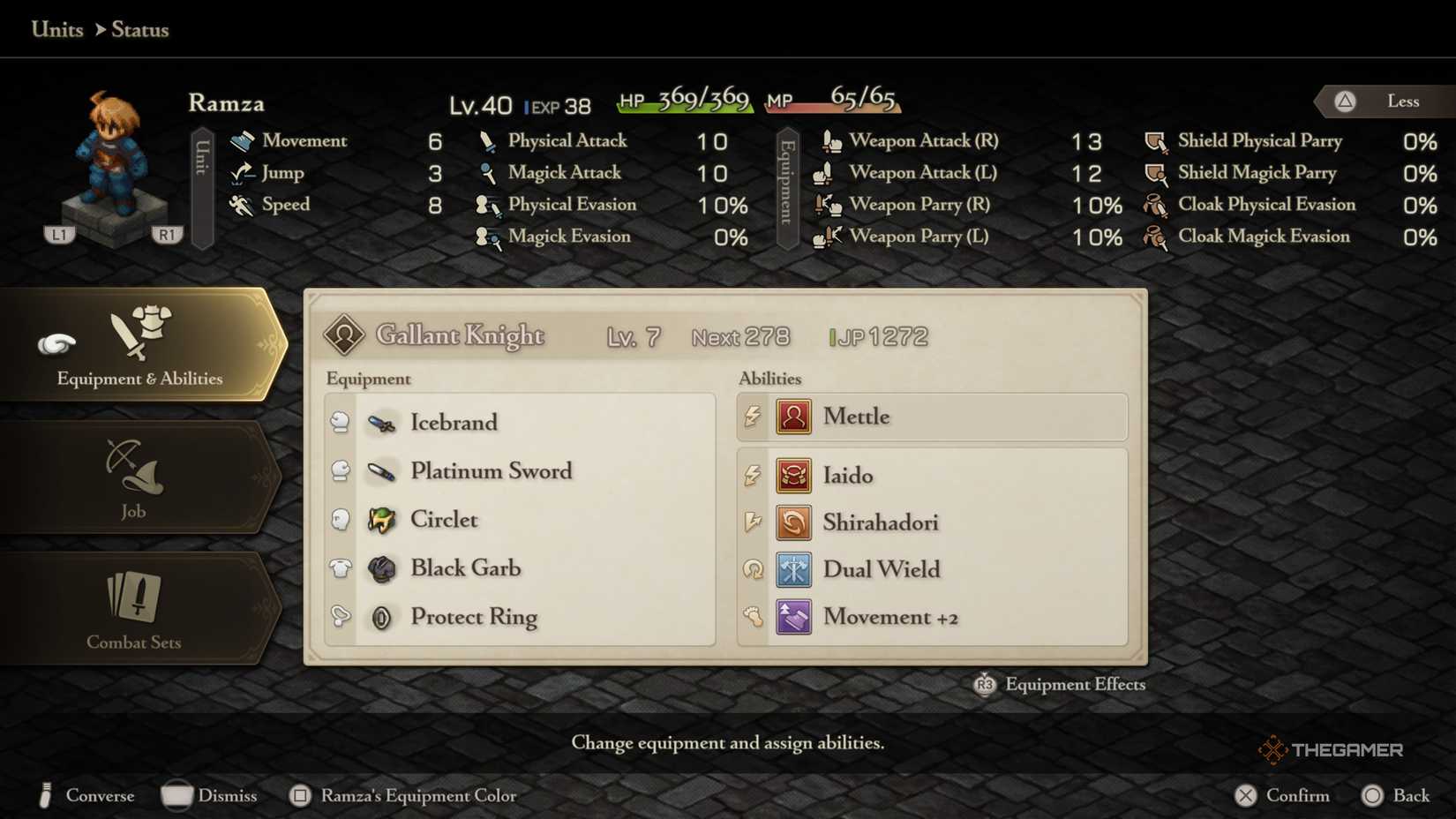
Task: Select the Iaido ability icon
Action: [792, 475]
